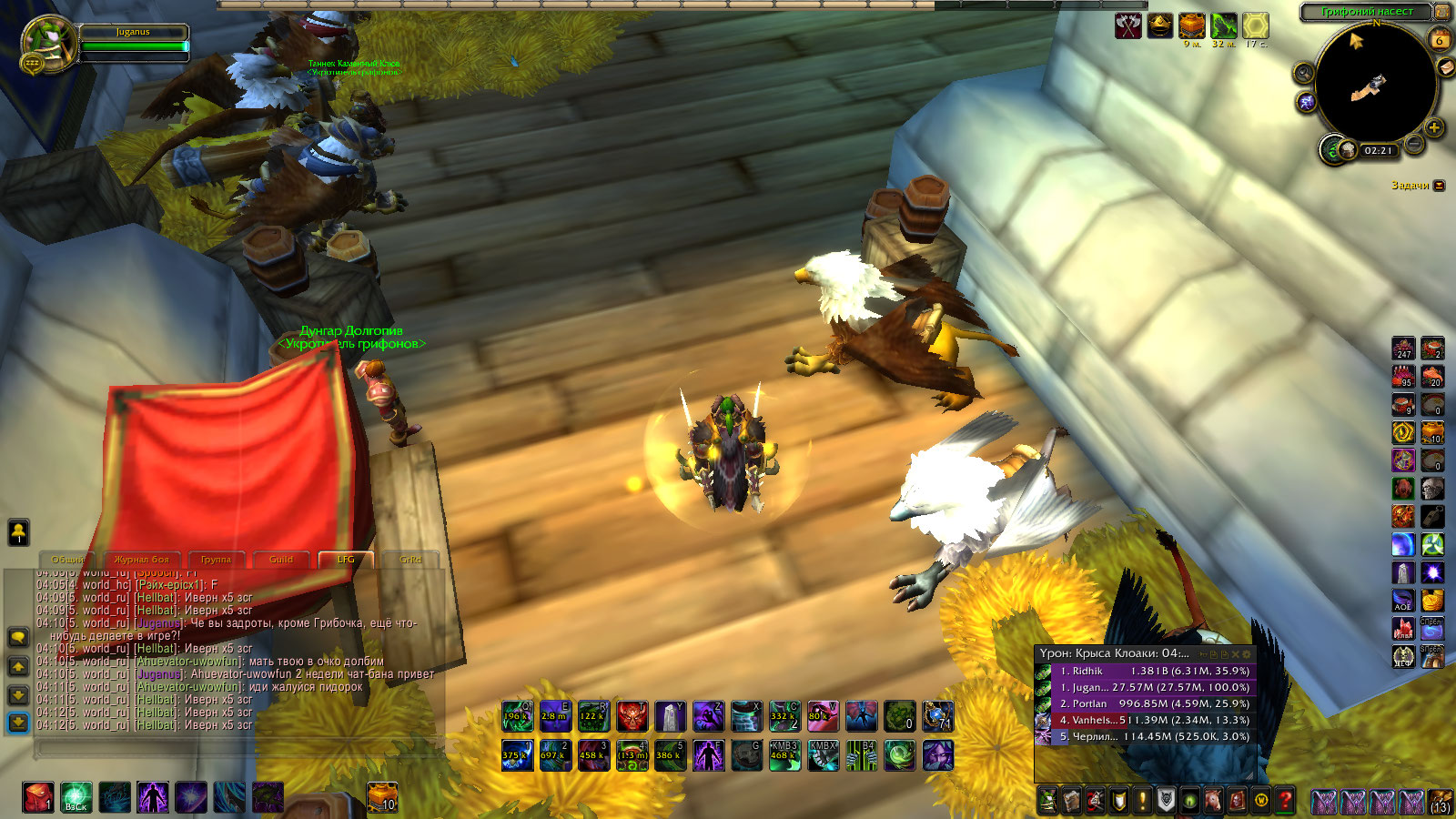1456x819 pixels.
Task: Select the Группа chat tab
Action: point(216,559)
